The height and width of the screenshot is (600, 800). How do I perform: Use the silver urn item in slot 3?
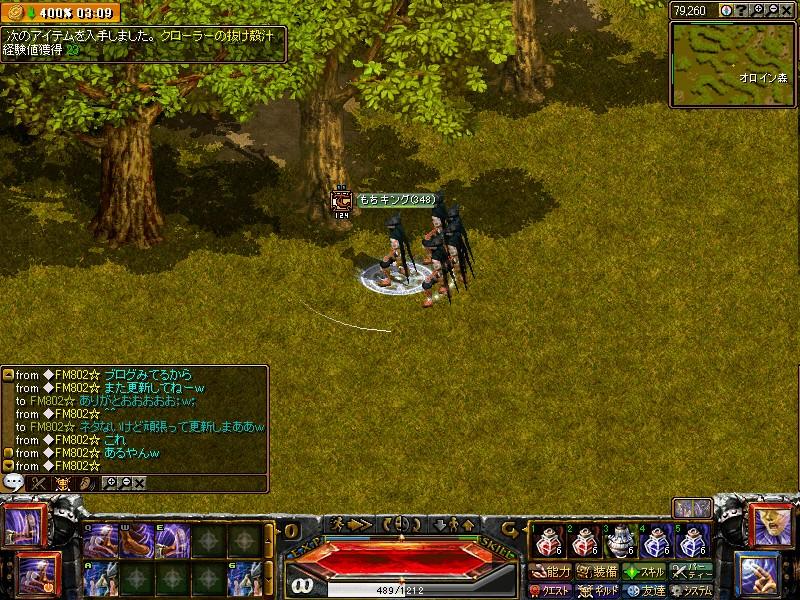(620, 541)
